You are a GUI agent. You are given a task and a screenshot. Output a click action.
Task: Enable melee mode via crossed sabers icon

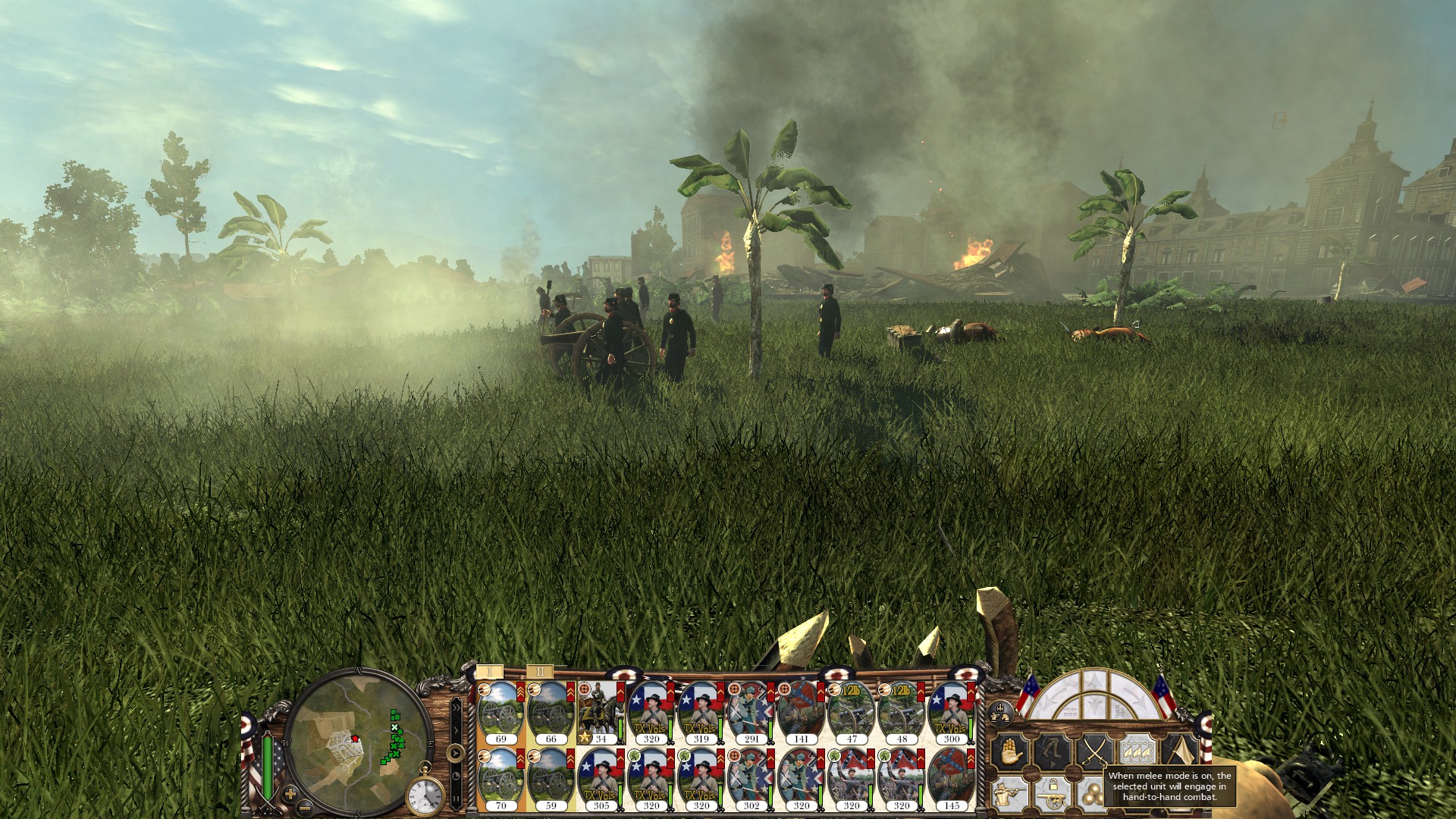tap(1095, 752)
